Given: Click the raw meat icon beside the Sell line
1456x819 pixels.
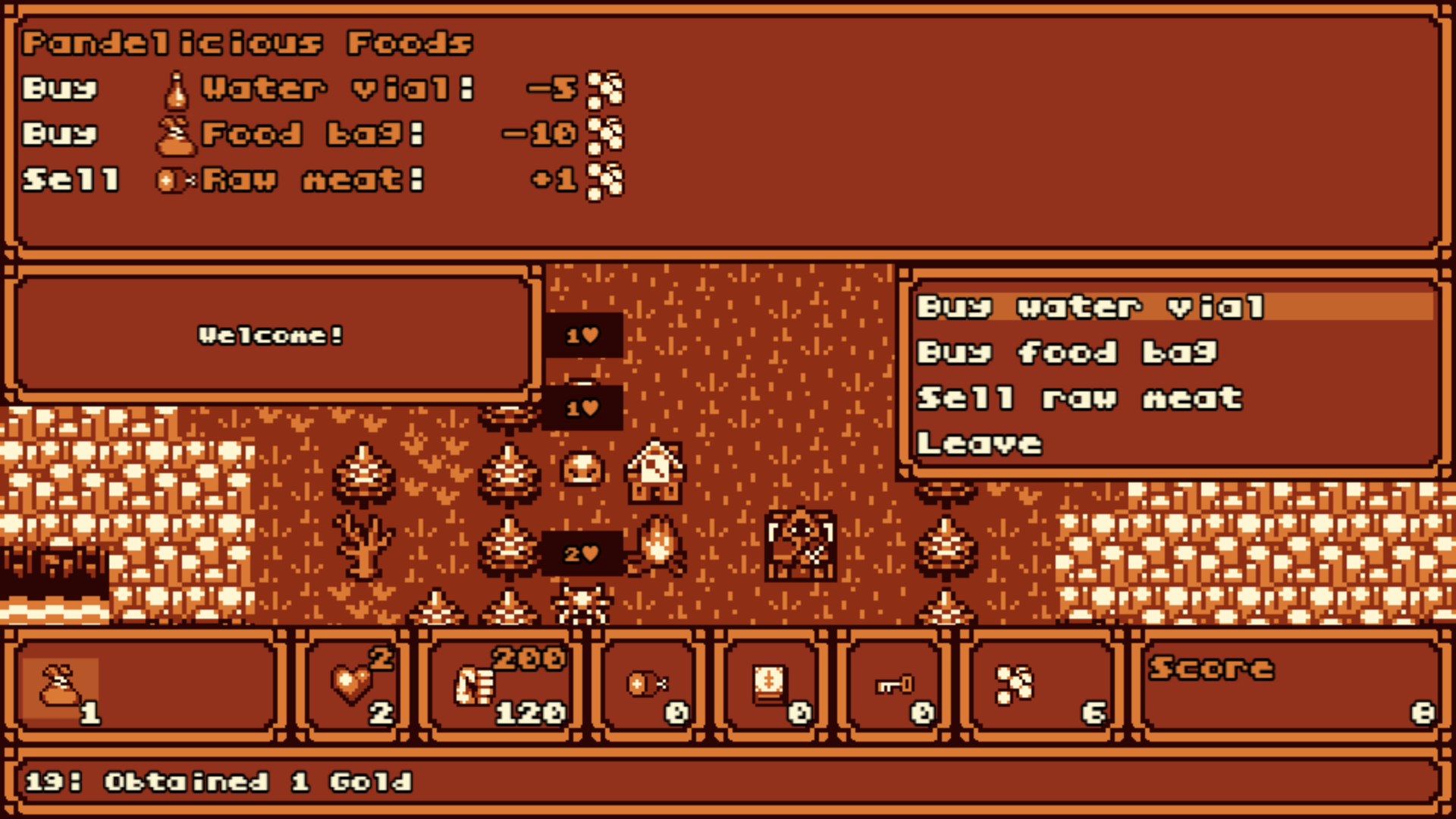Looking at the screenshot, I should (x=172, y=180).
